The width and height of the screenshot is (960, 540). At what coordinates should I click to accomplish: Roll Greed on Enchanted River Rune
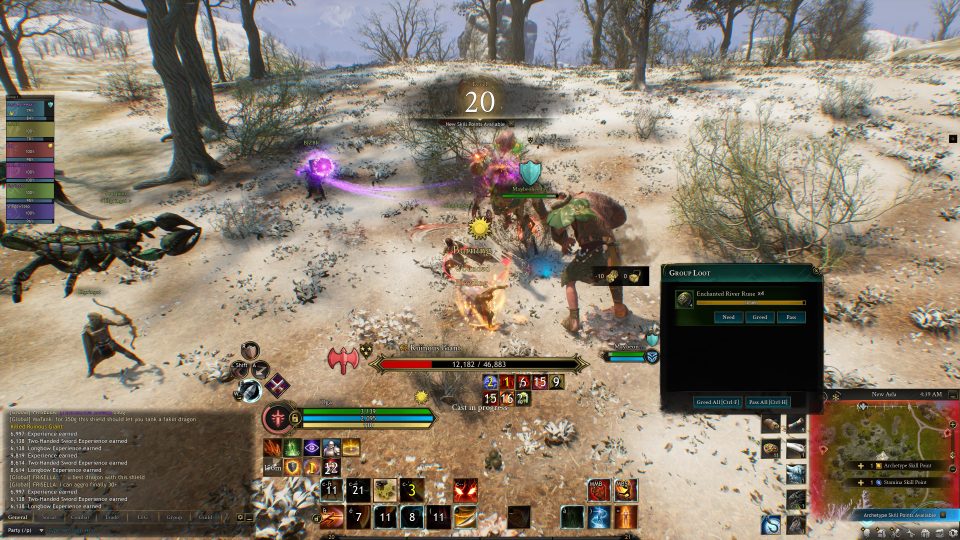pos(759,317)
